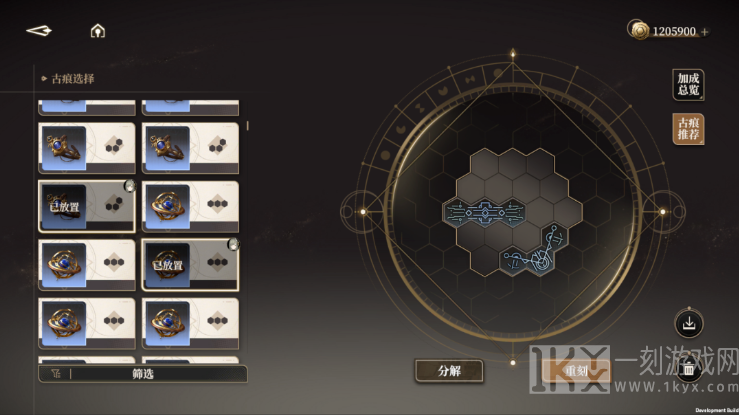Go back with the arrow icon
Viewport: 739px width, 415px height.
pos(39,31)
